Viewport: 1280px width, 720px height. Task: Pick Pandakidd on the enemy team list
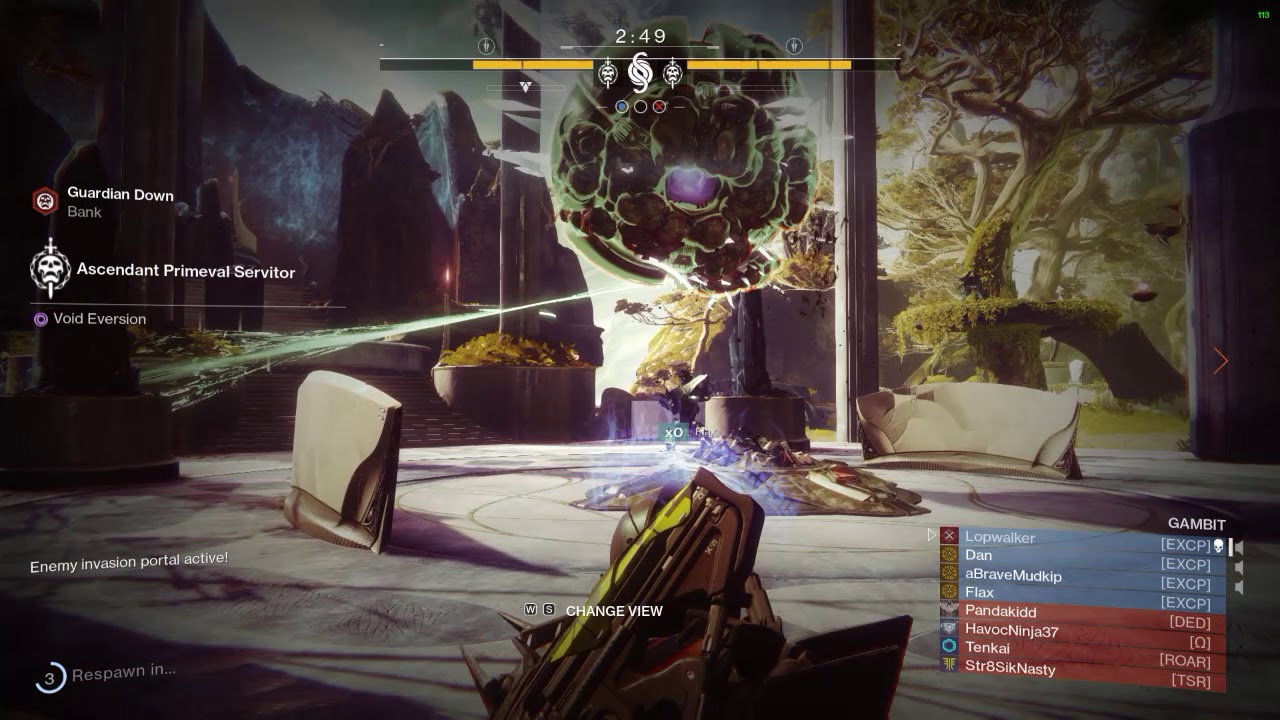(1000, 611)
